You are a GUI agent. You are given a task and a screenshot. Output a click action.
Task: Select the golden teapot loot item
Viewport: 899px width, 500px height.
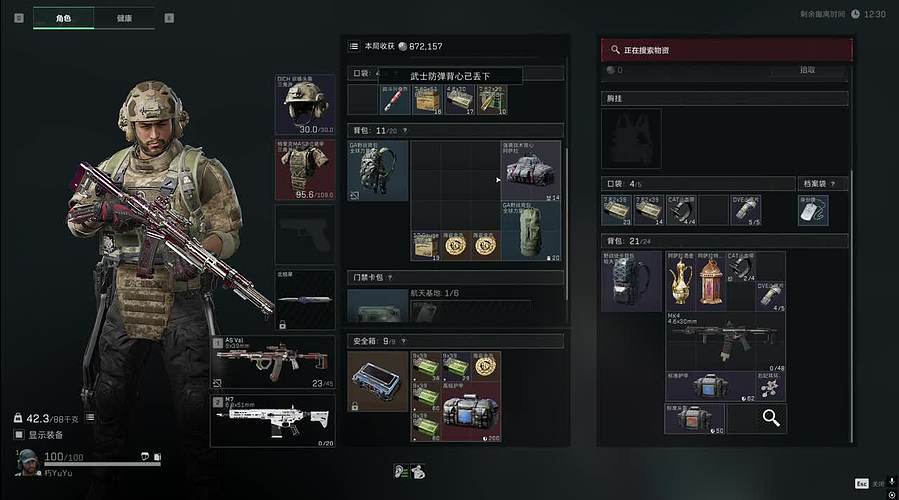coord(681,281)
